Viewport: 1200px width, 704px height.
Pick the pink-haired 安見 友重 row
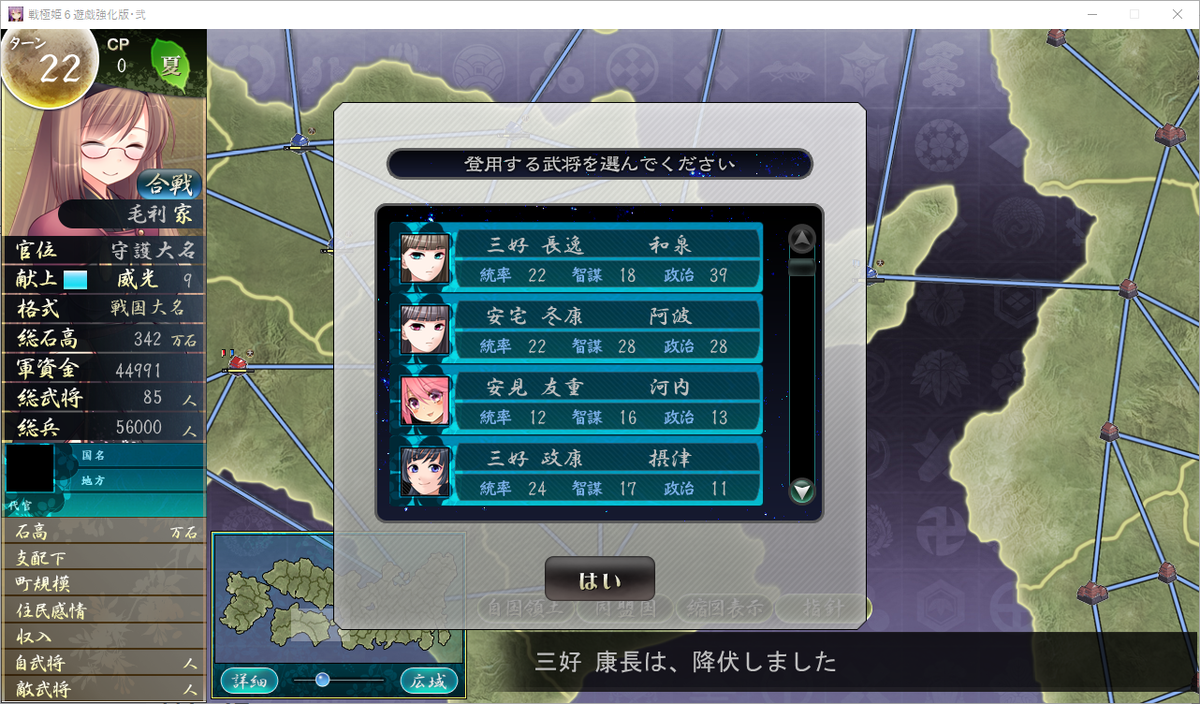[578, 401]
